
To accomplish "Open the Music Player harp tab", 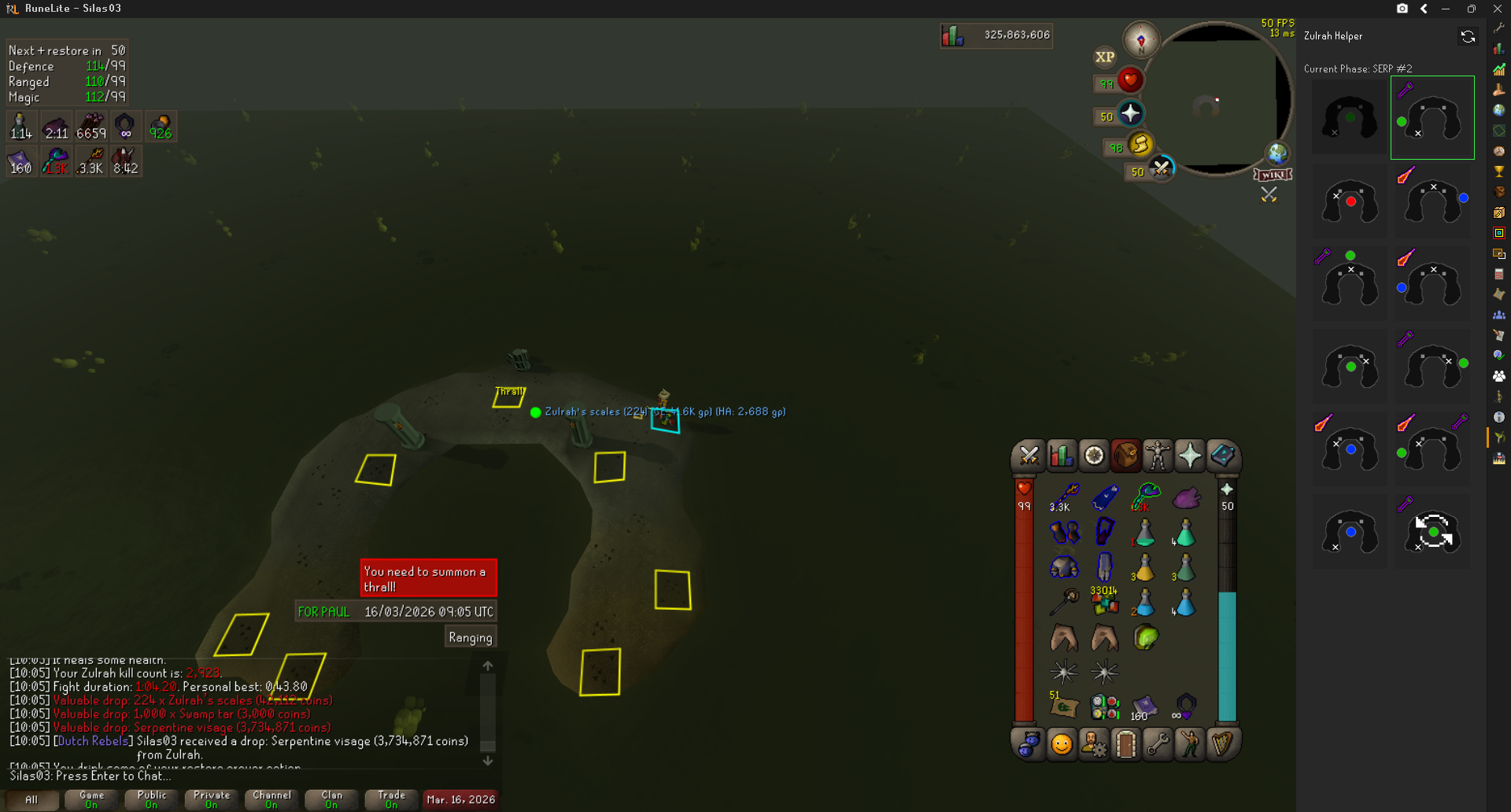I will point(1222,744).
